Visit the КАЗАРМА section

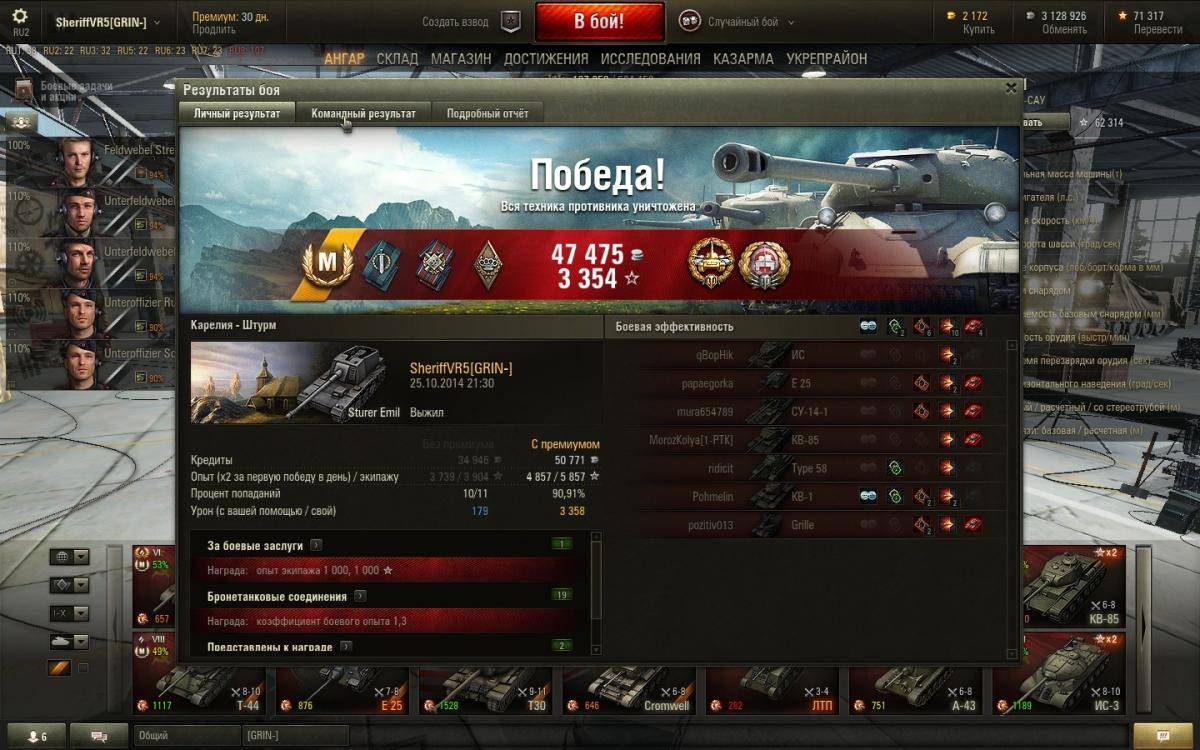pyautogui.click(x=743, y=59)
